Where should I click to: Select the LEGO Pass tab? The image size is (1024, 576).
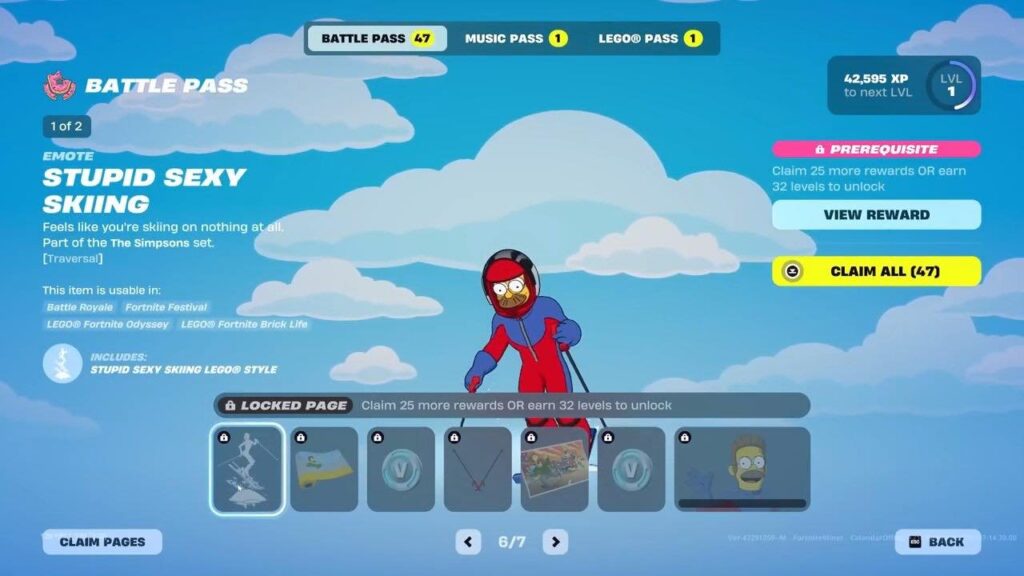[x=650, y=39]
